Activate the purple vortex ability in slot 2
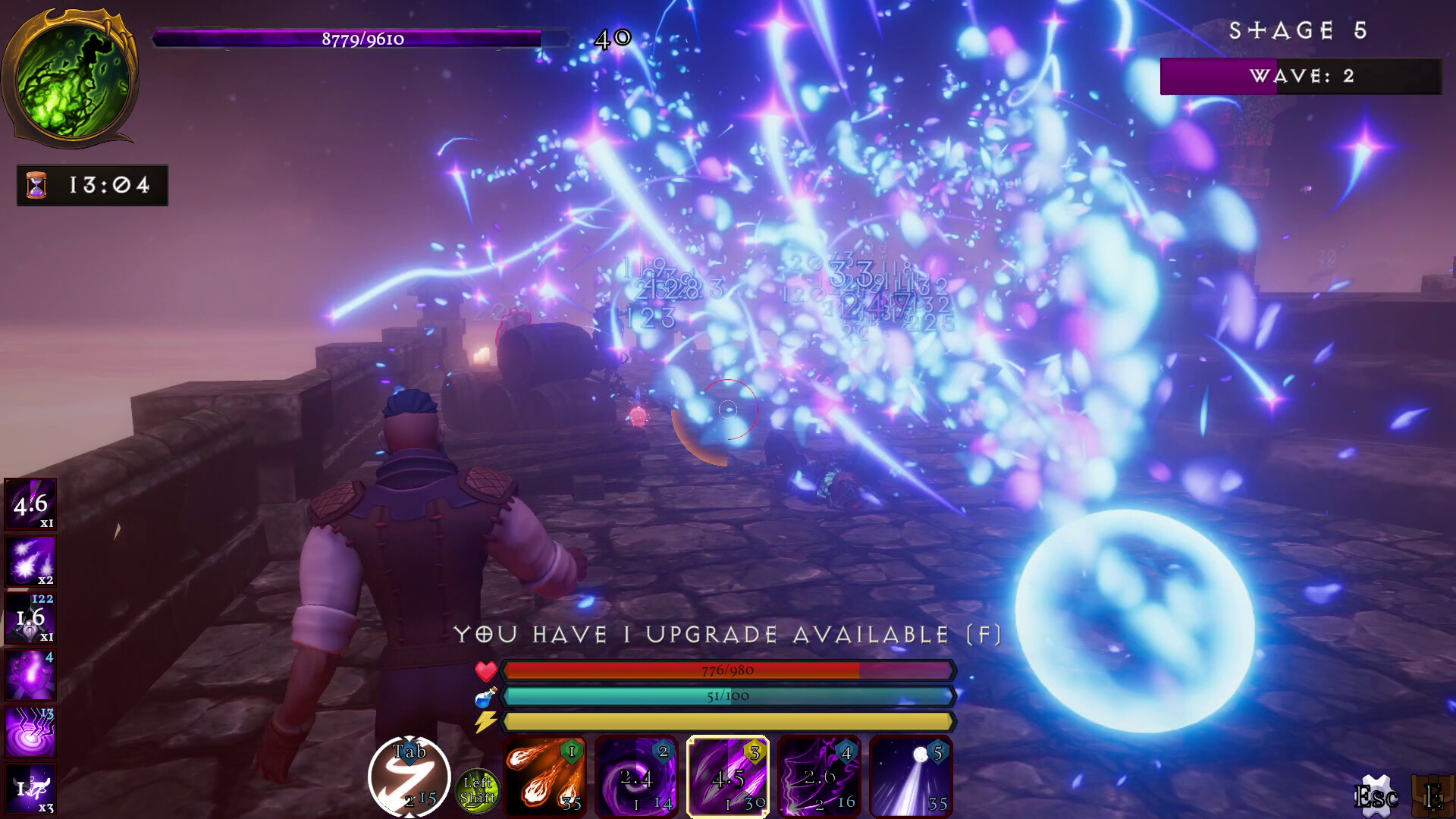The width and height of the screenshot is (1456, 819). coord(635,775)
